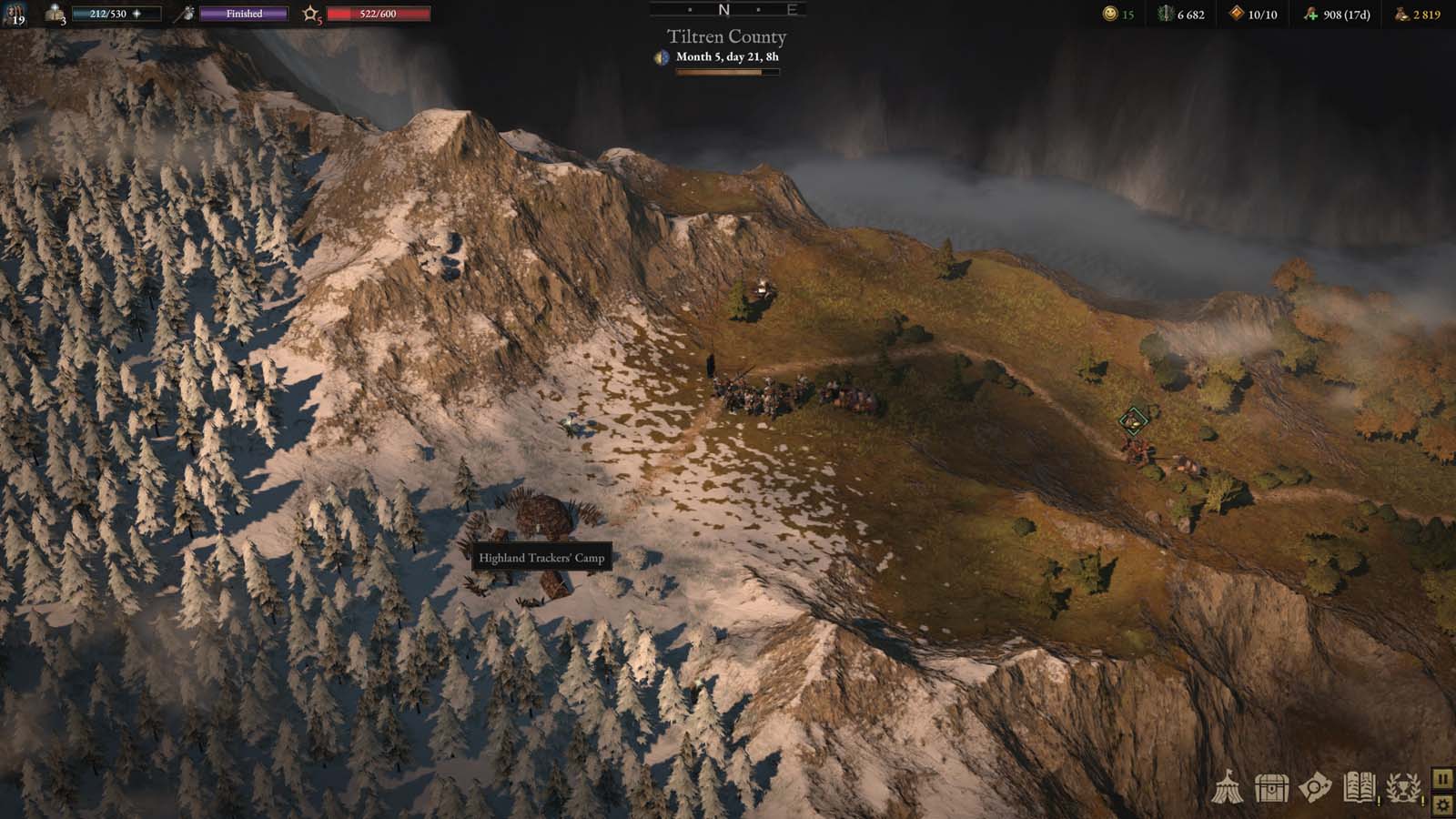Select the company portrait icon
This screenshot has width=1456, height=819.
(15, 14)
